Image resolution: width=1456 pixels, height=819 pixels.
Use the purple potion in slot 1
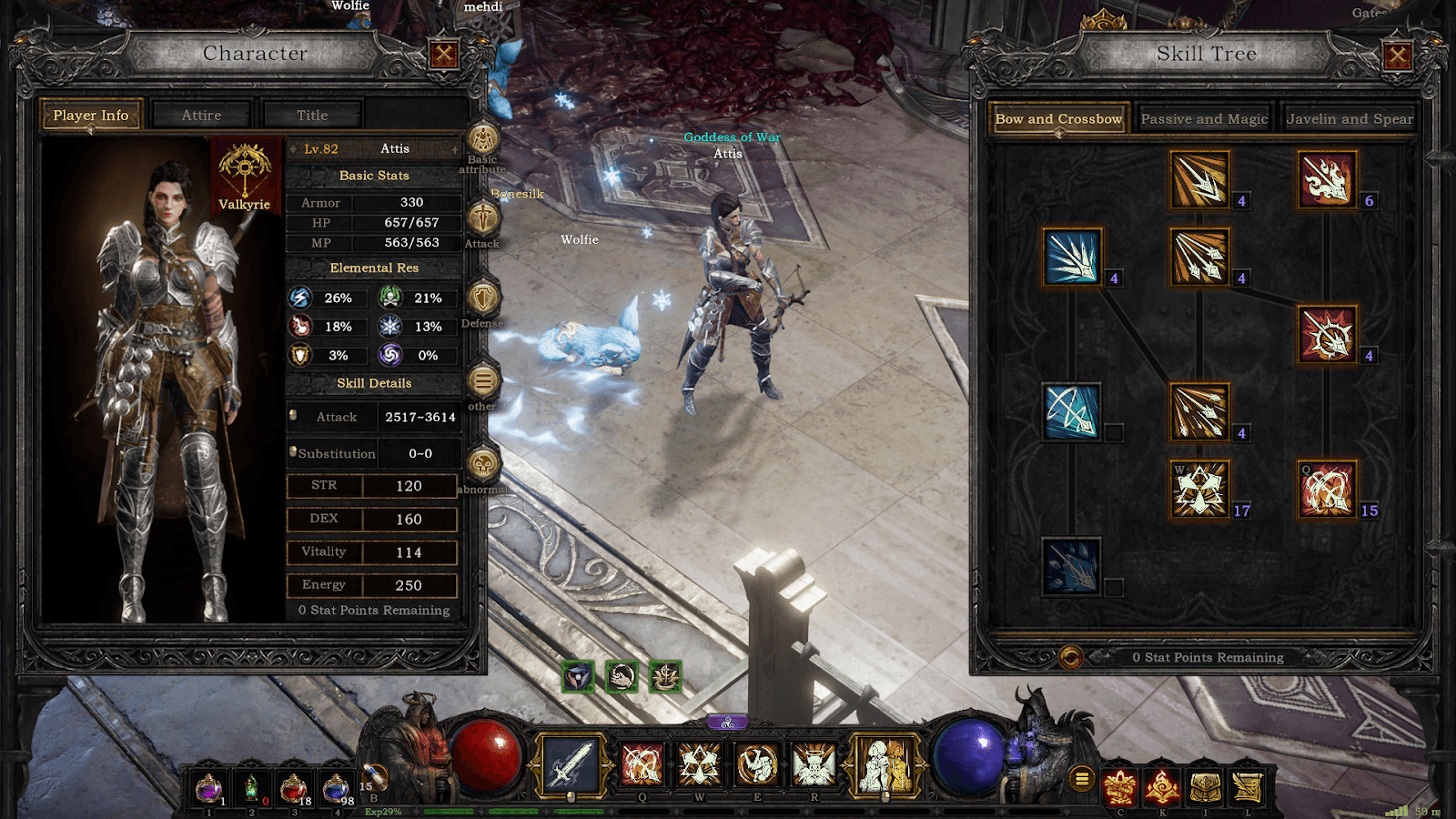(209, 787)
